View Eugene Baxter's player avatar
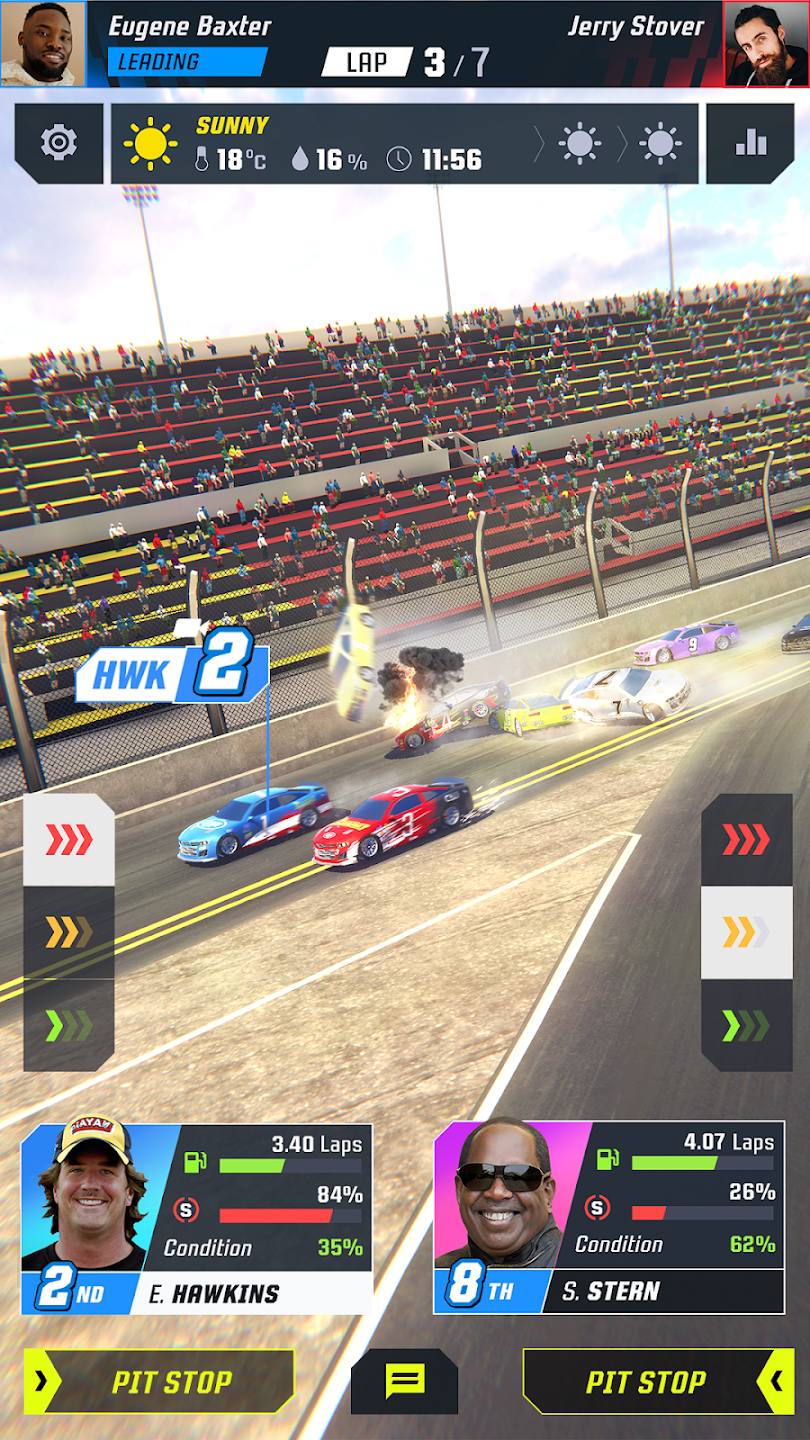Screen dimensions: 810x1440 [43, 43]
